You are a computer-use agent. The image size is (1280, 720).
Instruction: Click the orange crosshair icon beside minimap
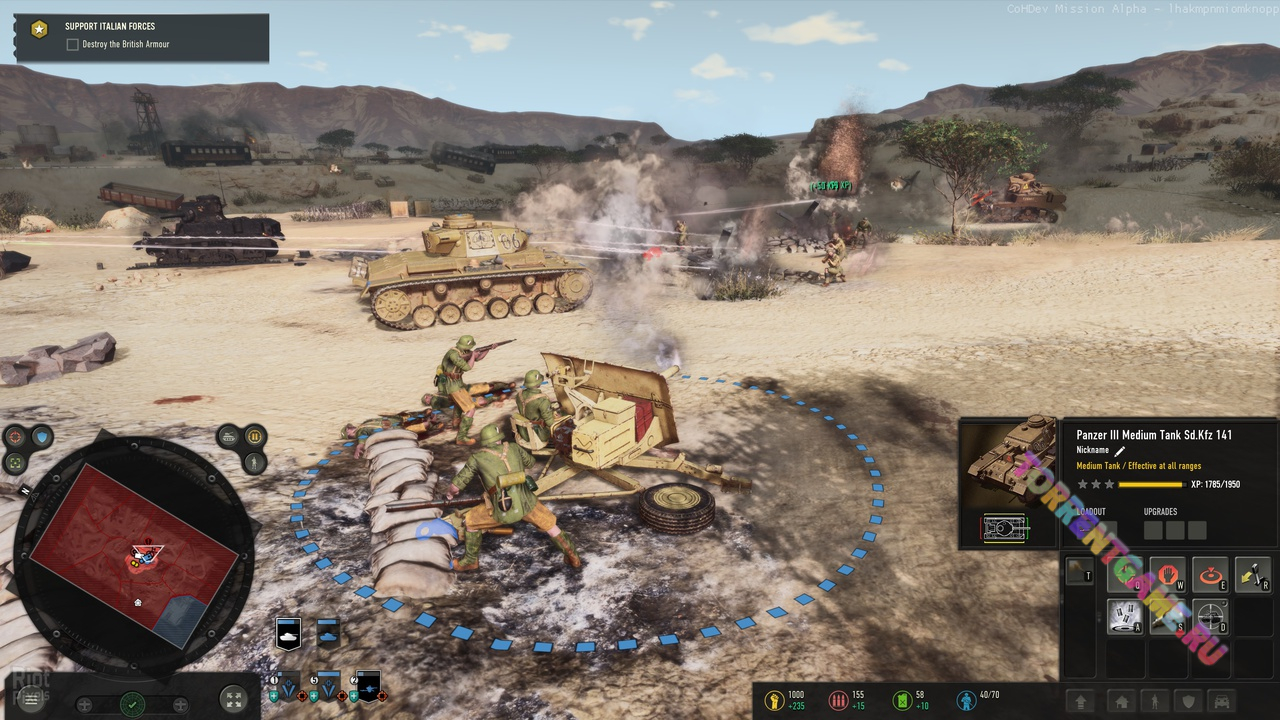[x=16, y=437]
